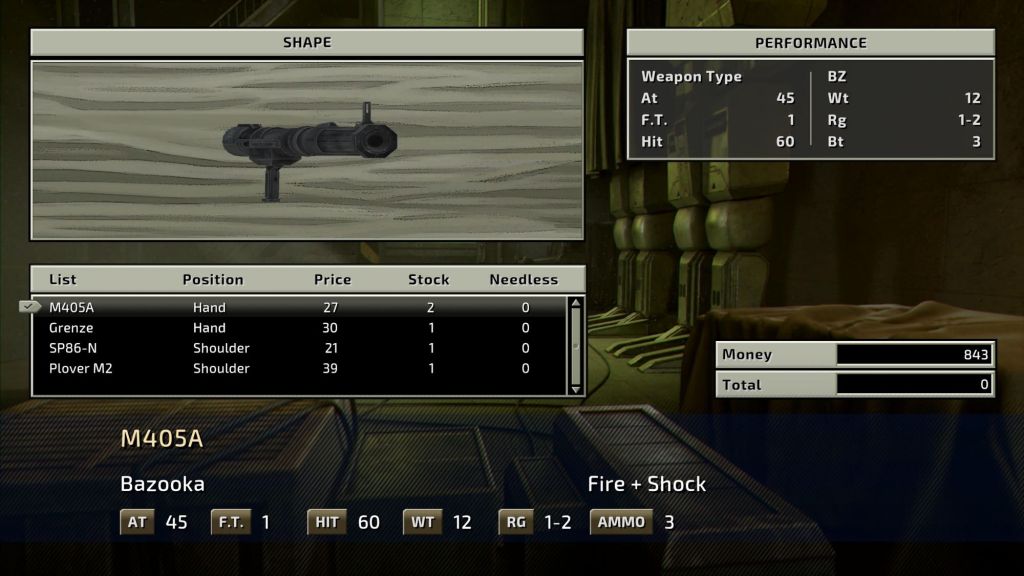This screenshot has width=1024, height=576.
Task: Choose the Grenze weapon in the list
Action: [300, 328]
